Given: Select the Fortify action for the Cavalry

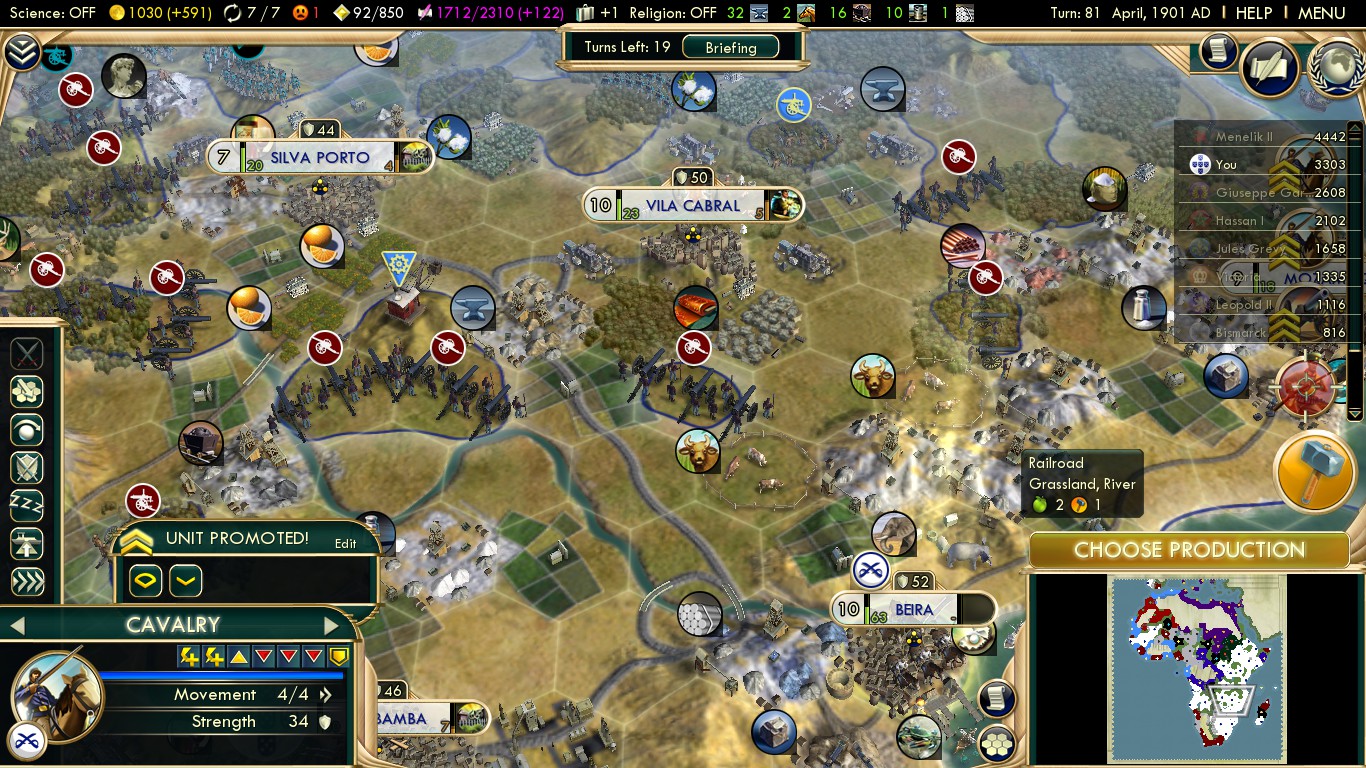Looking at the screenshot, I should tap(27, 467).
